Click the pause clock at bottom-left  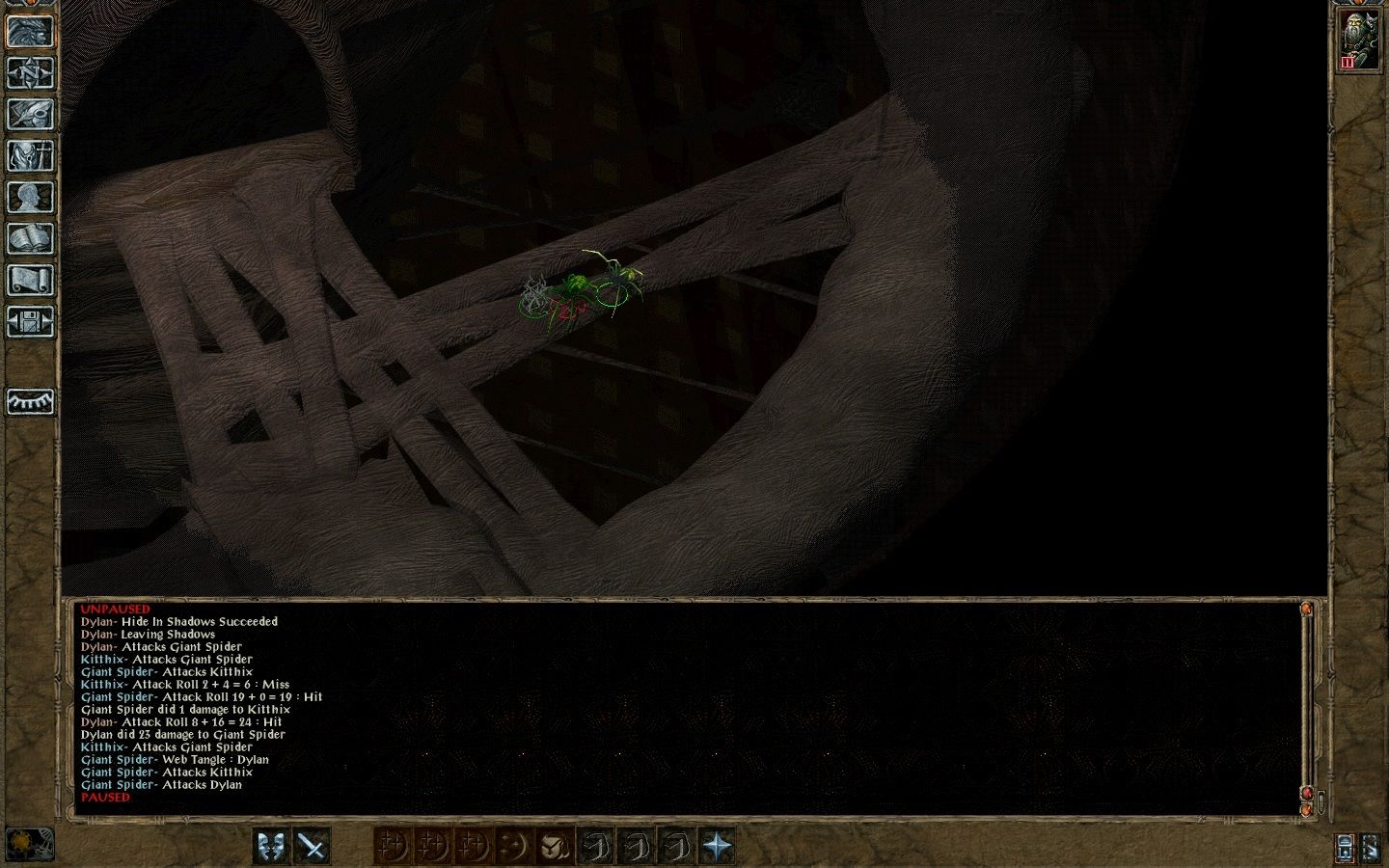click(x=29, y=844)
